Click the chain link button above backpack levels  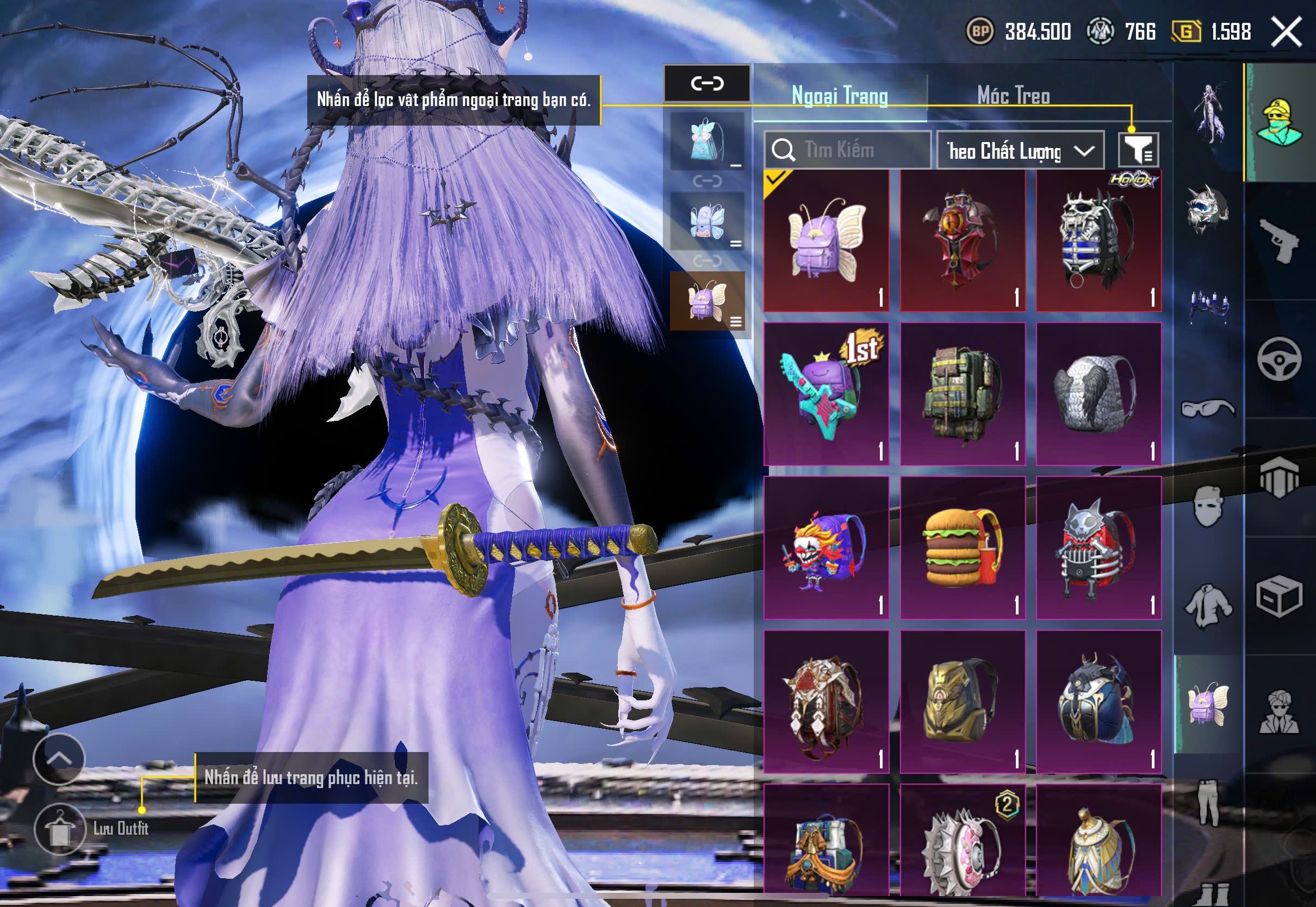click(x=707, y=84)
